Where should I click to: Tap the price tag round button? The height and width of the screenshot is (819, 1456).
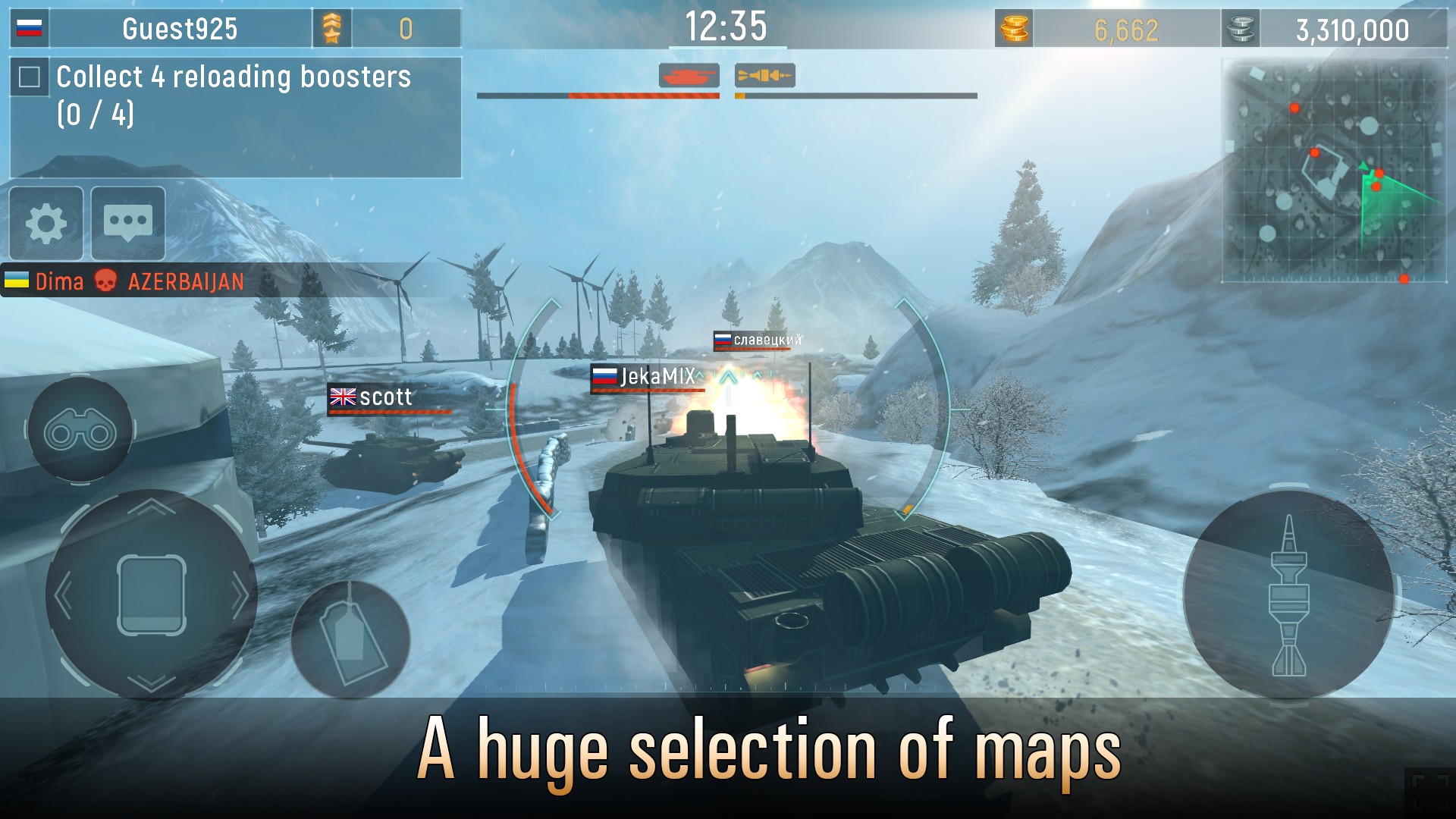pyautogui.click(x=350, y=639)
